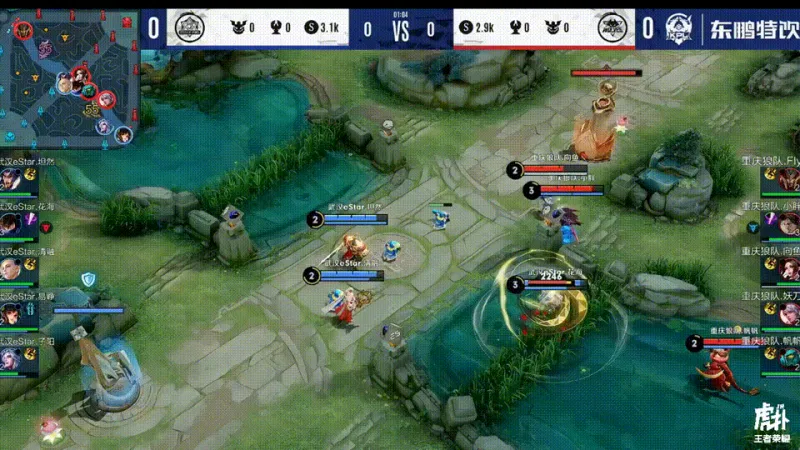Select eStar player 坦然's portrait
The width and height of the screenshot is (800, 450).
(x=14, y=181)
